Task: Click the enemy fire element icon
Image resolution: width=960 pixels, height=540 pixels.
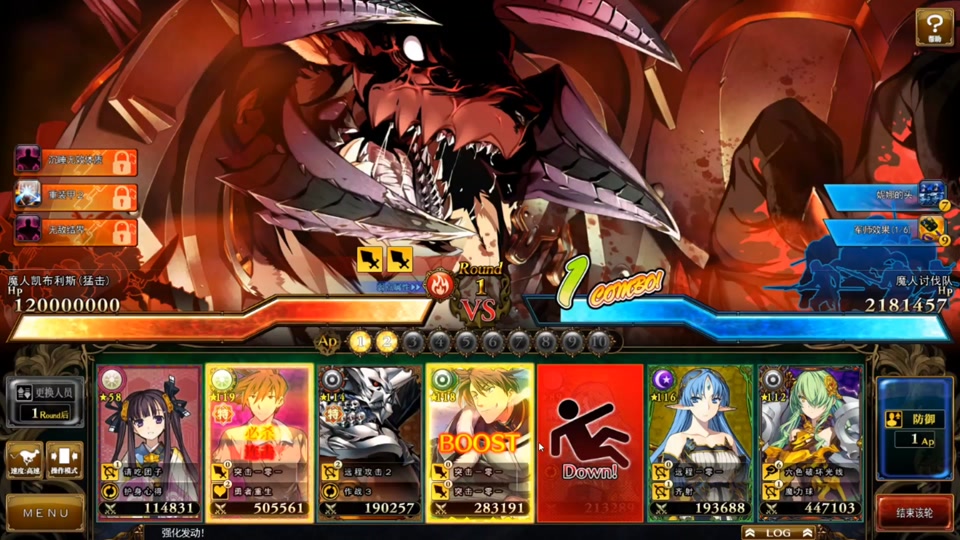Action: click(x=439, y=286)
